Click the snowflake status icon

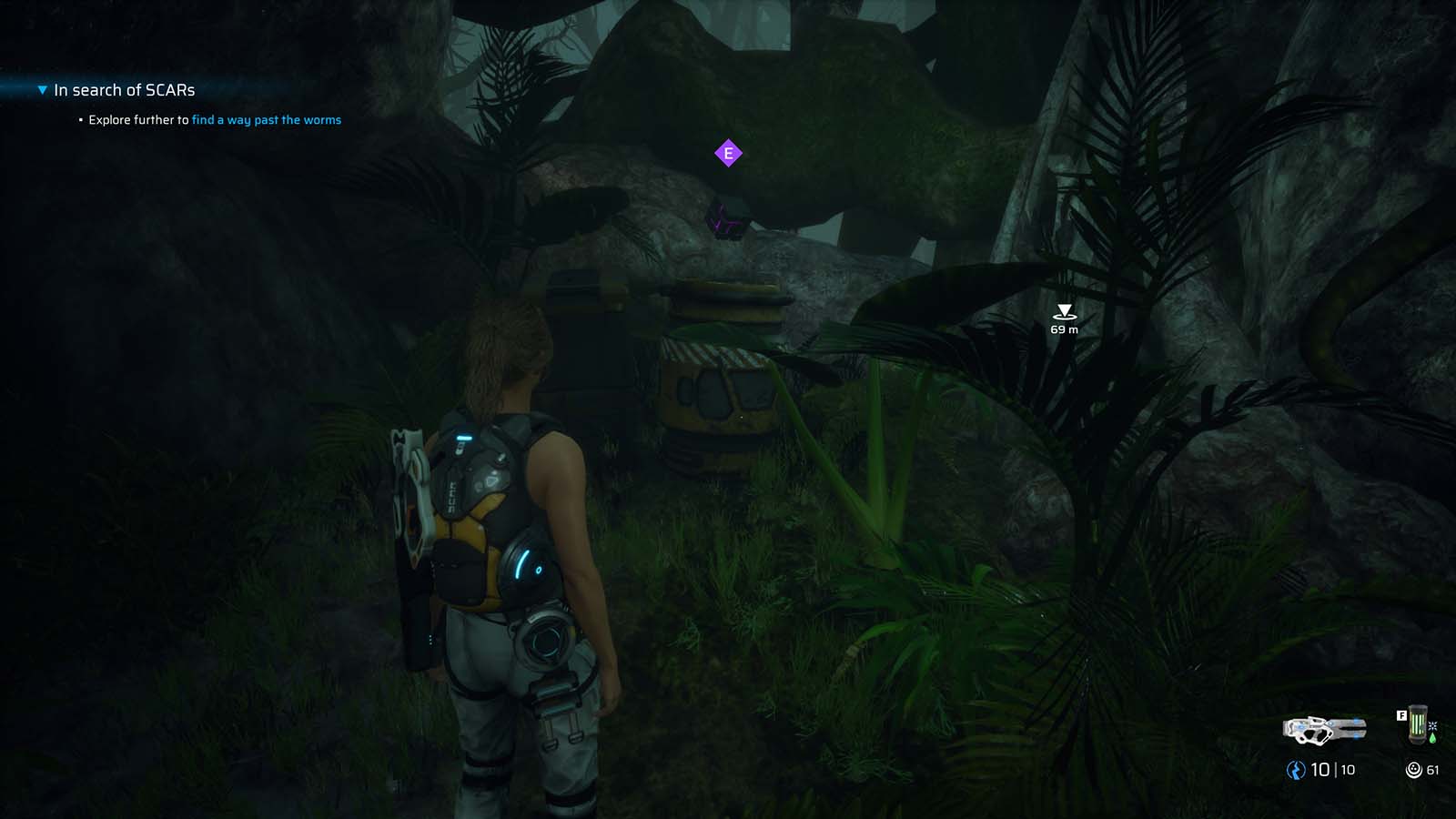tap(1432, 726)
